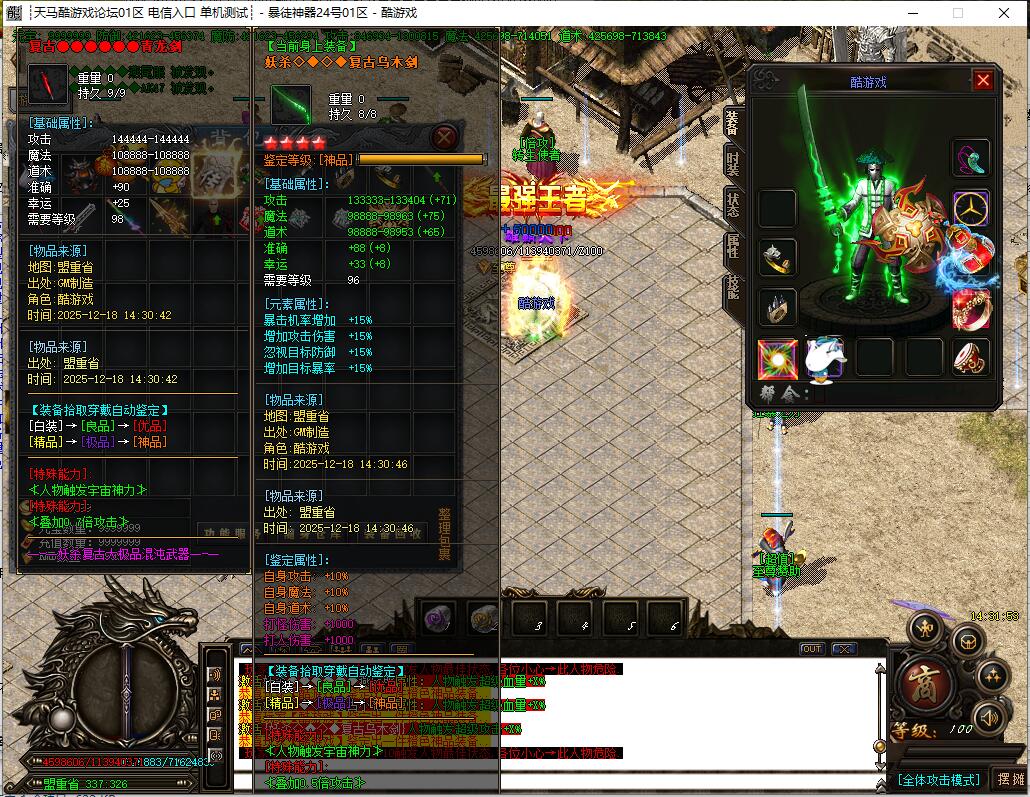The width and height of the screenshot is (1030, 797).
Task: Click the three-pointed star medal slot
Action: 971,209
